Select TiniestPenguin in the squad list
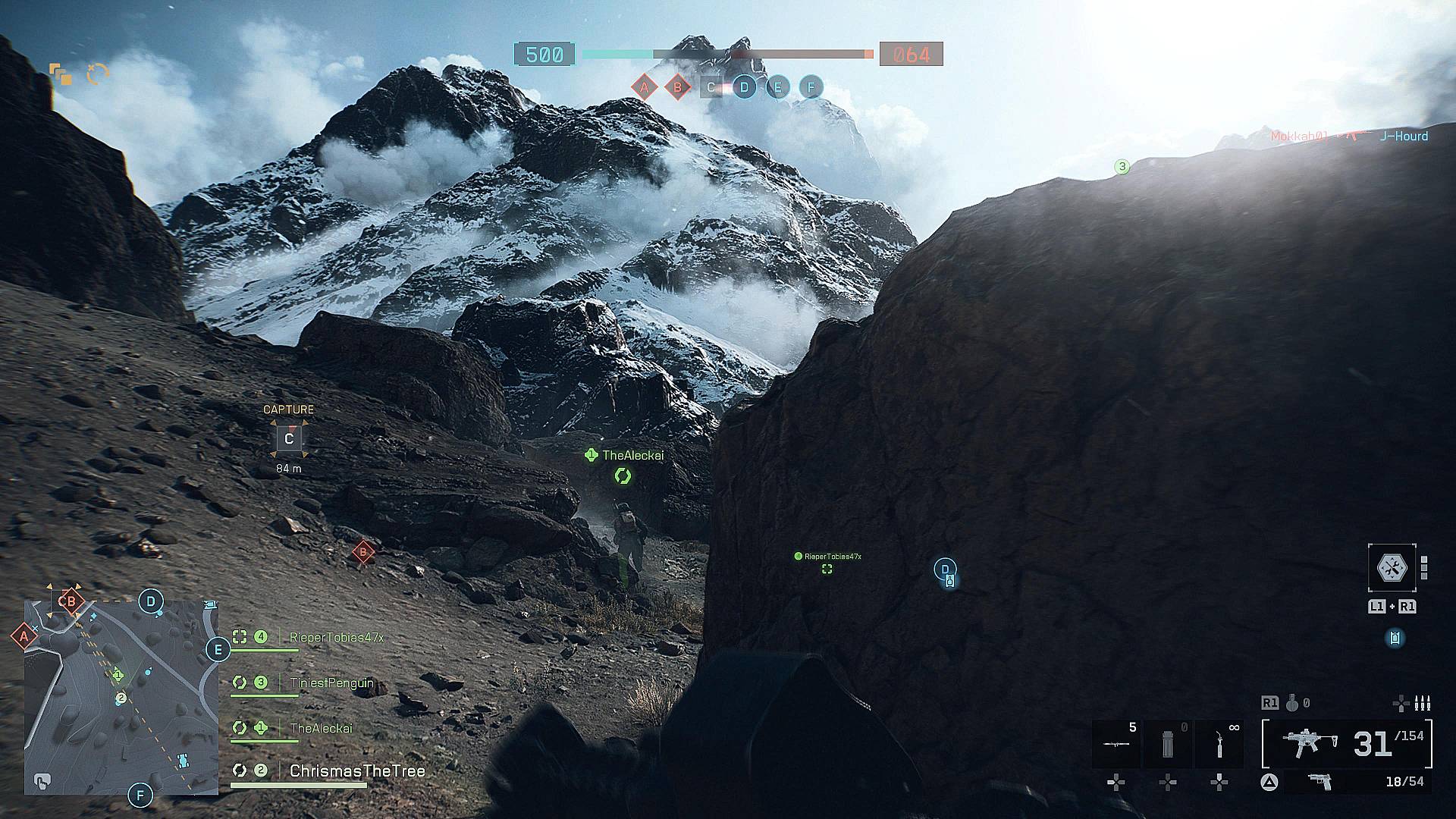The width and height of the screenshot is (1456, 819). click(x=331, y=682)
